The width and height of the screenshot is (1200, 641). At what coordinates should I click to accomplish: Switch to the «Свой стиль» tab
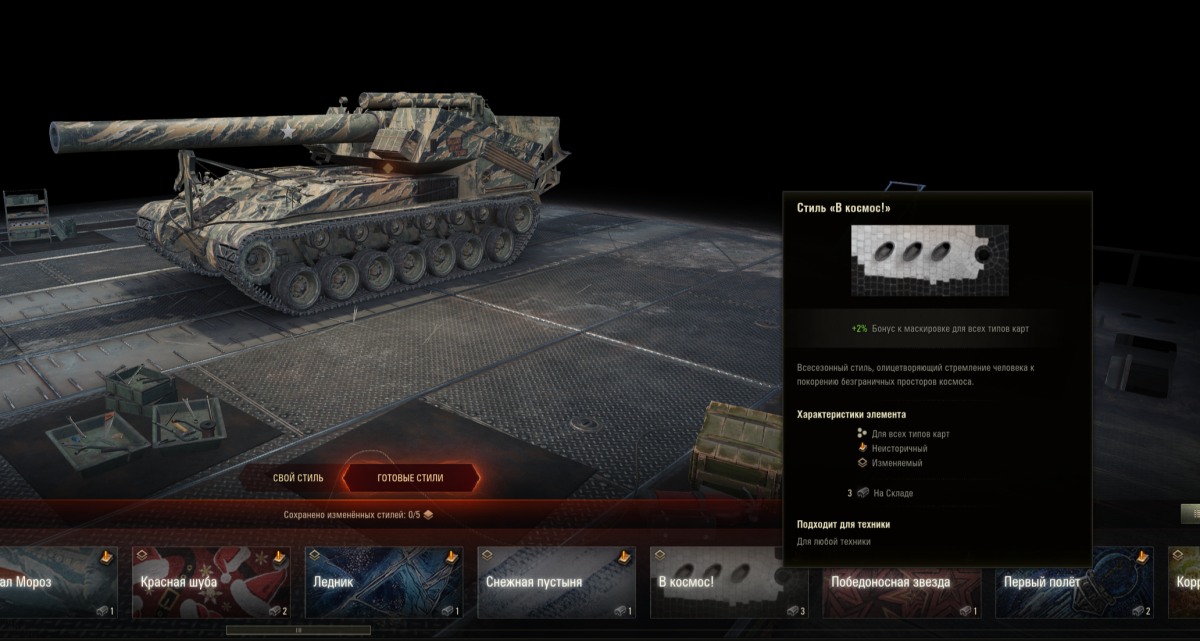point(298,478)
